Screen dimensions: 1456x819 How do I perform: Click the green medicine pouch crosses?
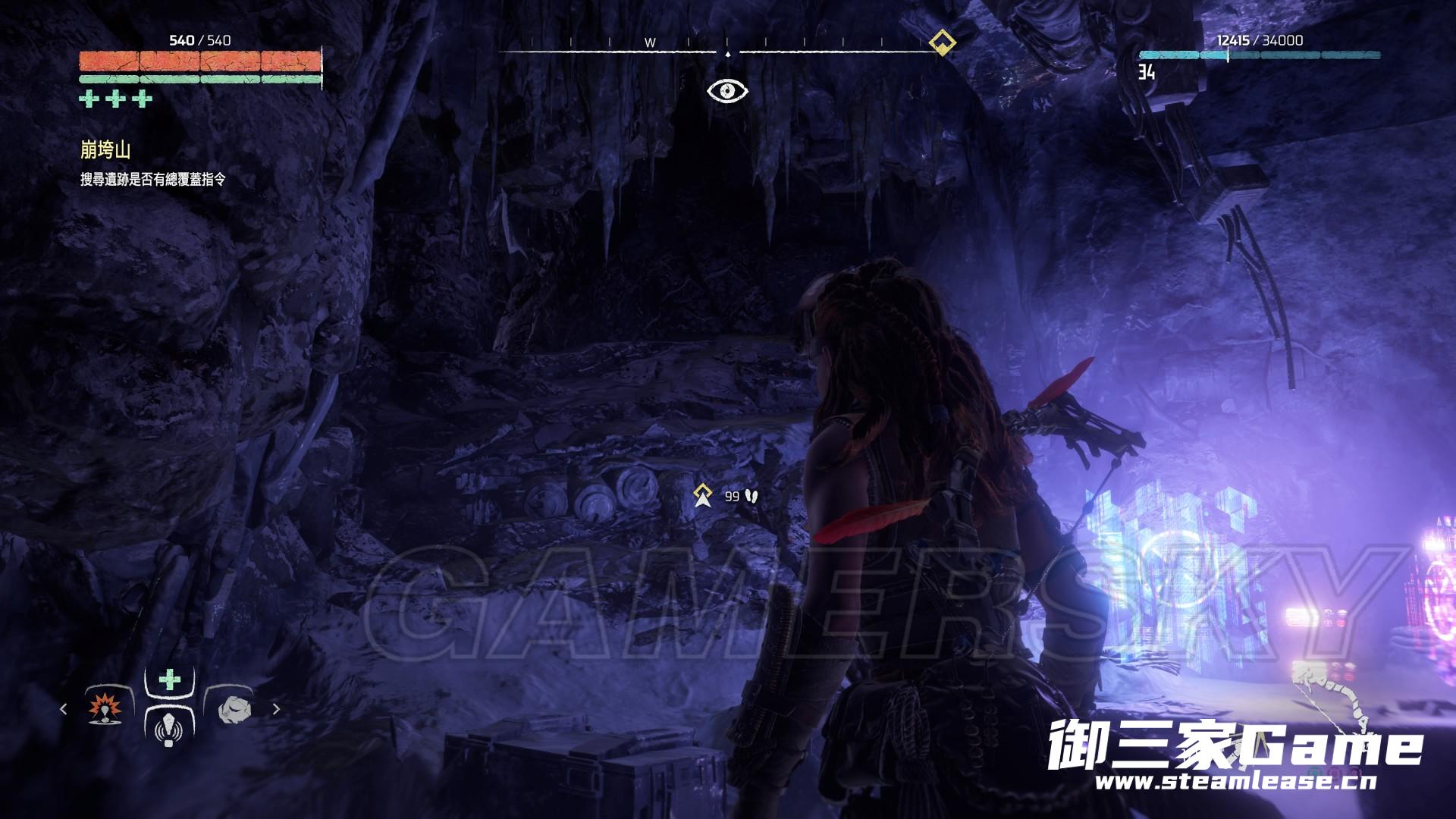pyautogui.click(x=116, y=99)
